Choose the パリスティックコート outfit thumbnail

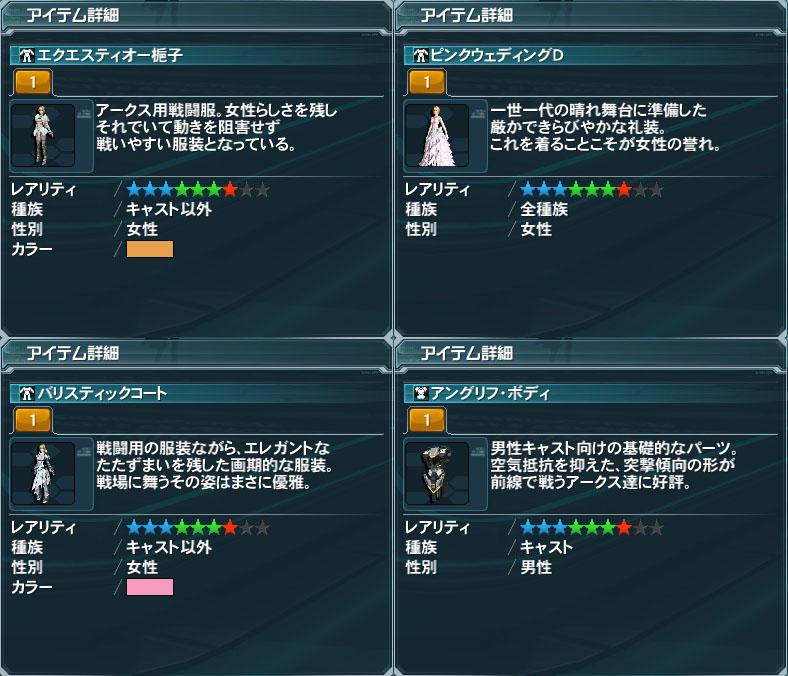(x=42, y=472)
